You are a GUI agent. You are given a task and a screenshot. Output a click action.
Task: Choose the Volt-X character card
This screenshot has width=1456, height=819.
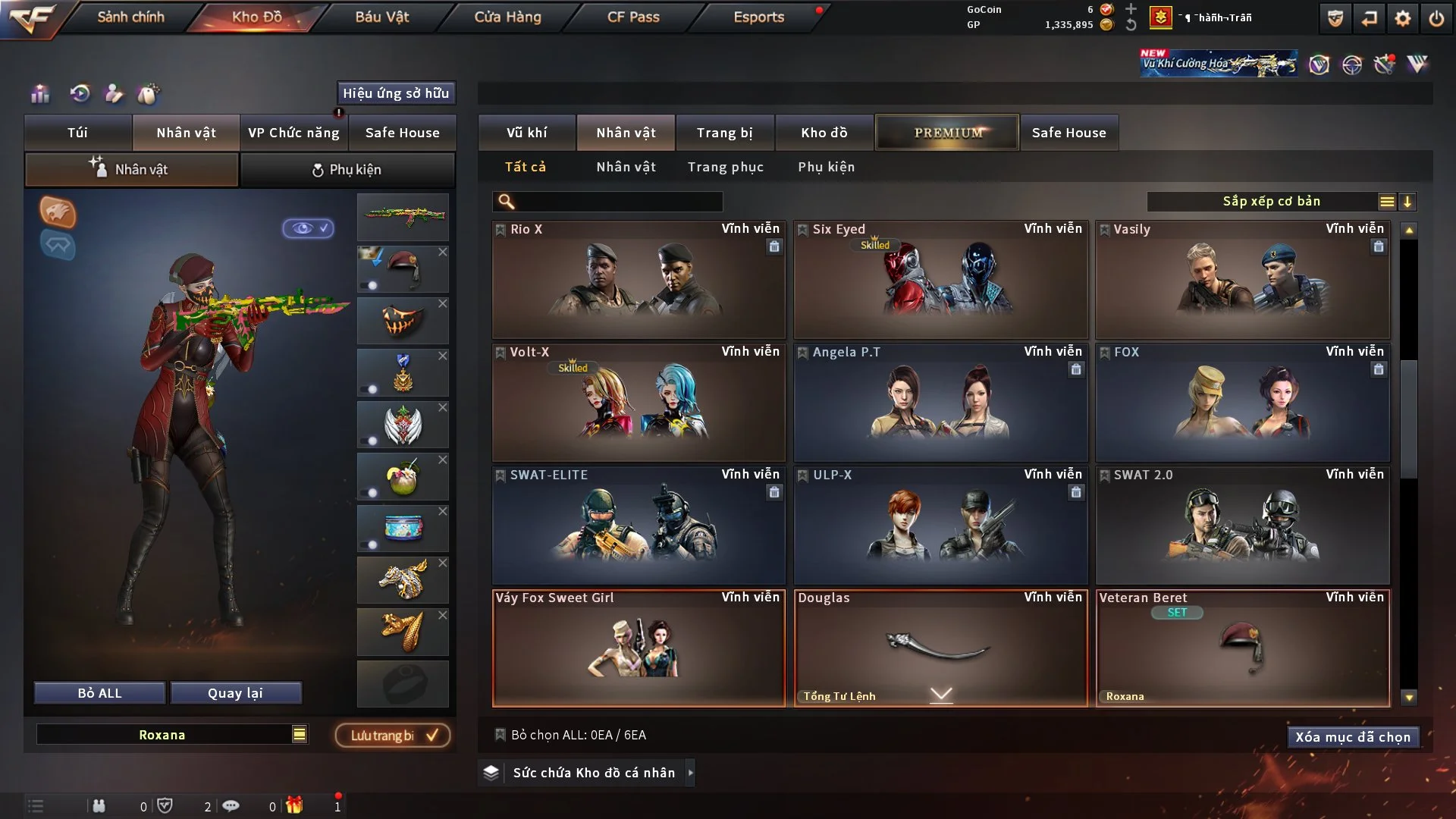click(639, 403)
